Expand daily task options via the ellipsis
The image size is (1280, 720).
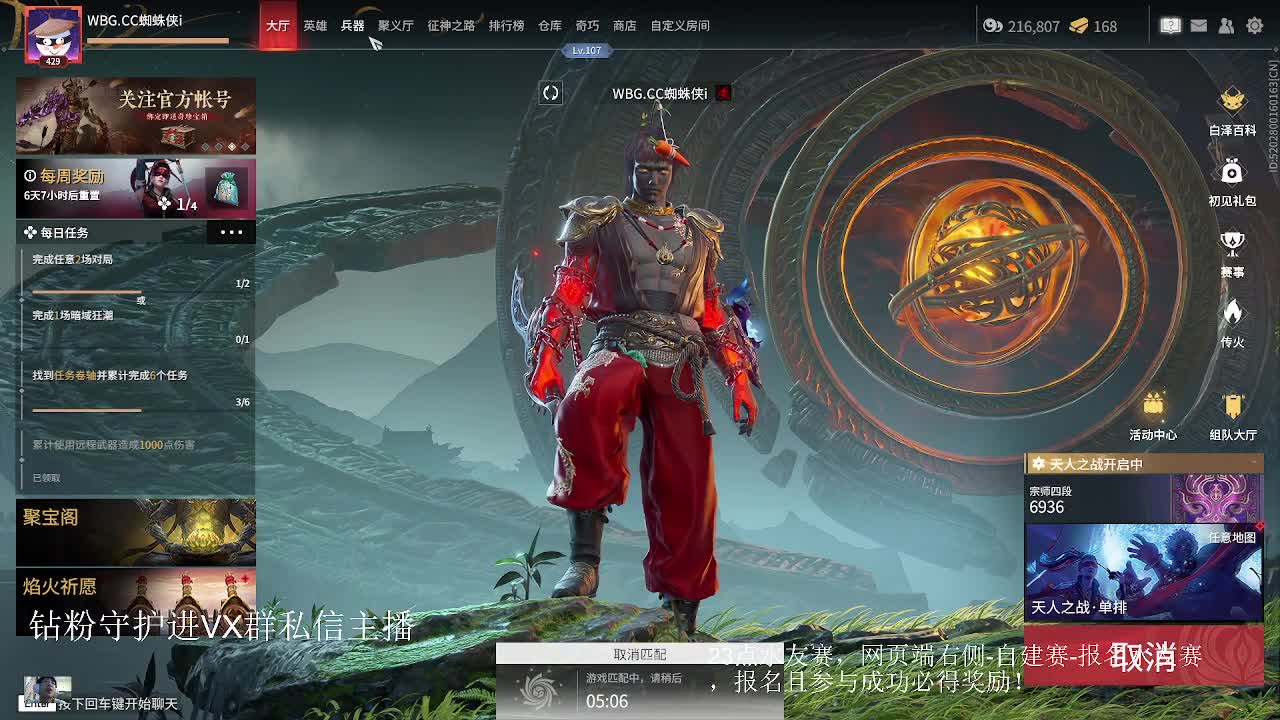(230, 232)
